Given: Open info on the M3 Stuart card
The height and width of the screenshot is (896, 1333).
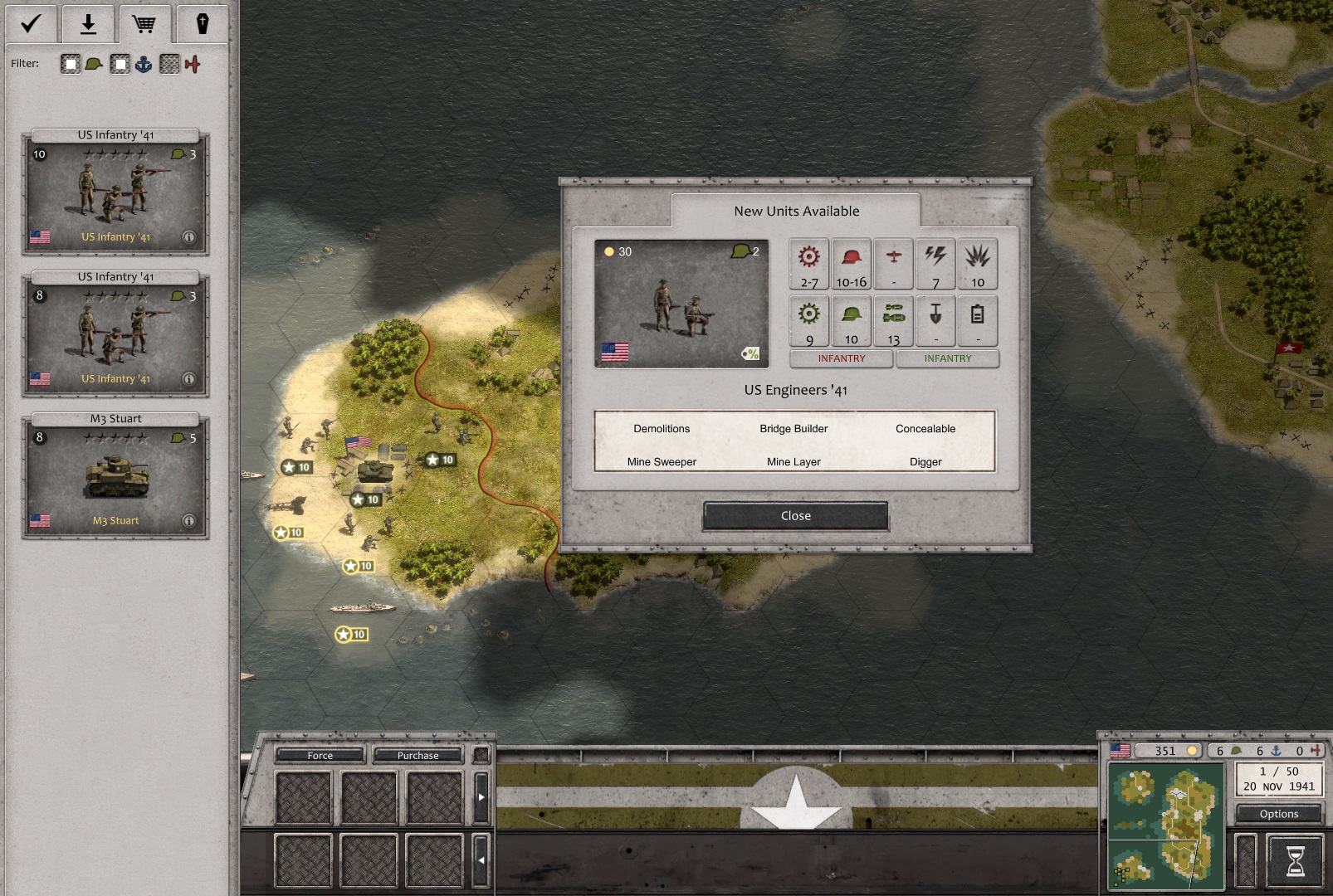Looking at the screenshot, I should point(191,520).
